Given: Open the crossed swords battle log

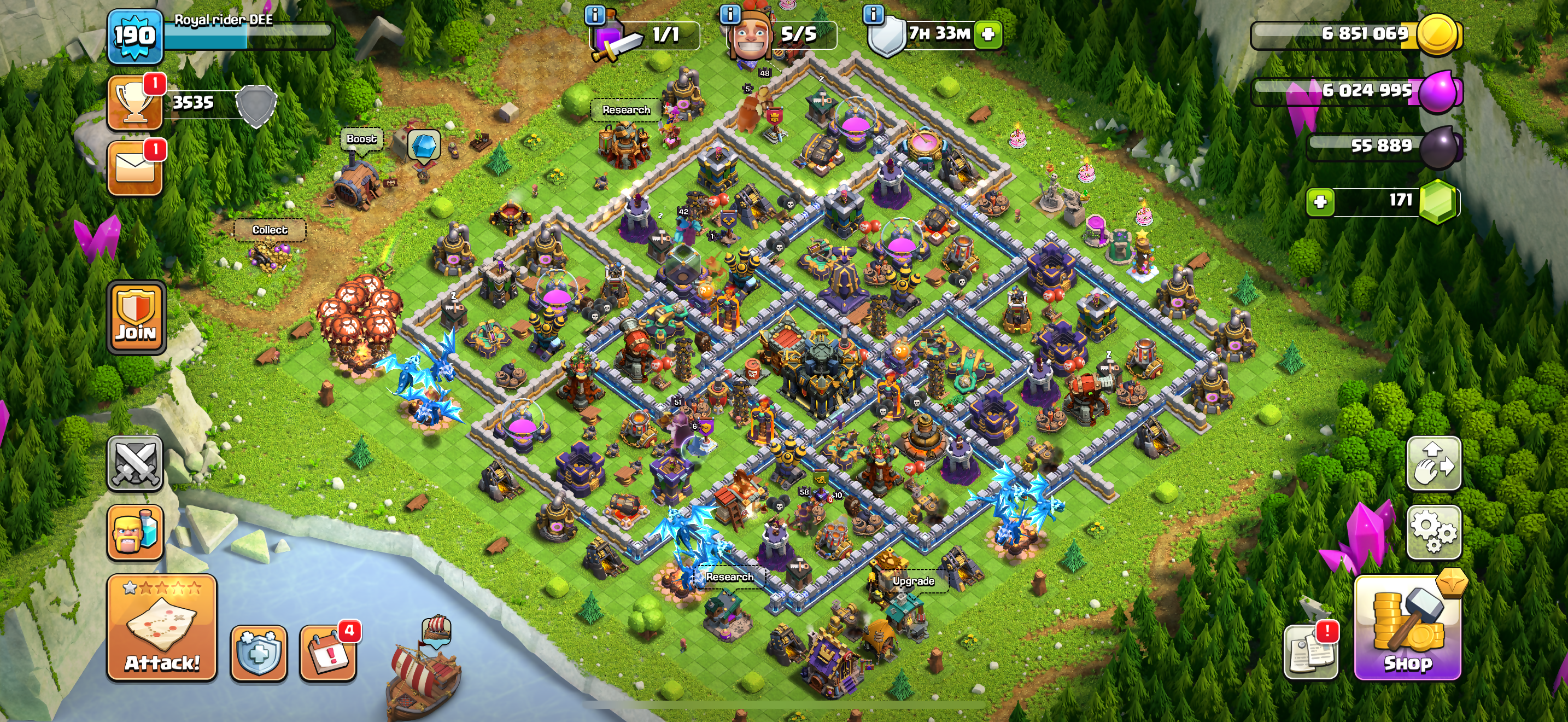Looking at the screenshot, I should pos(135,463).
